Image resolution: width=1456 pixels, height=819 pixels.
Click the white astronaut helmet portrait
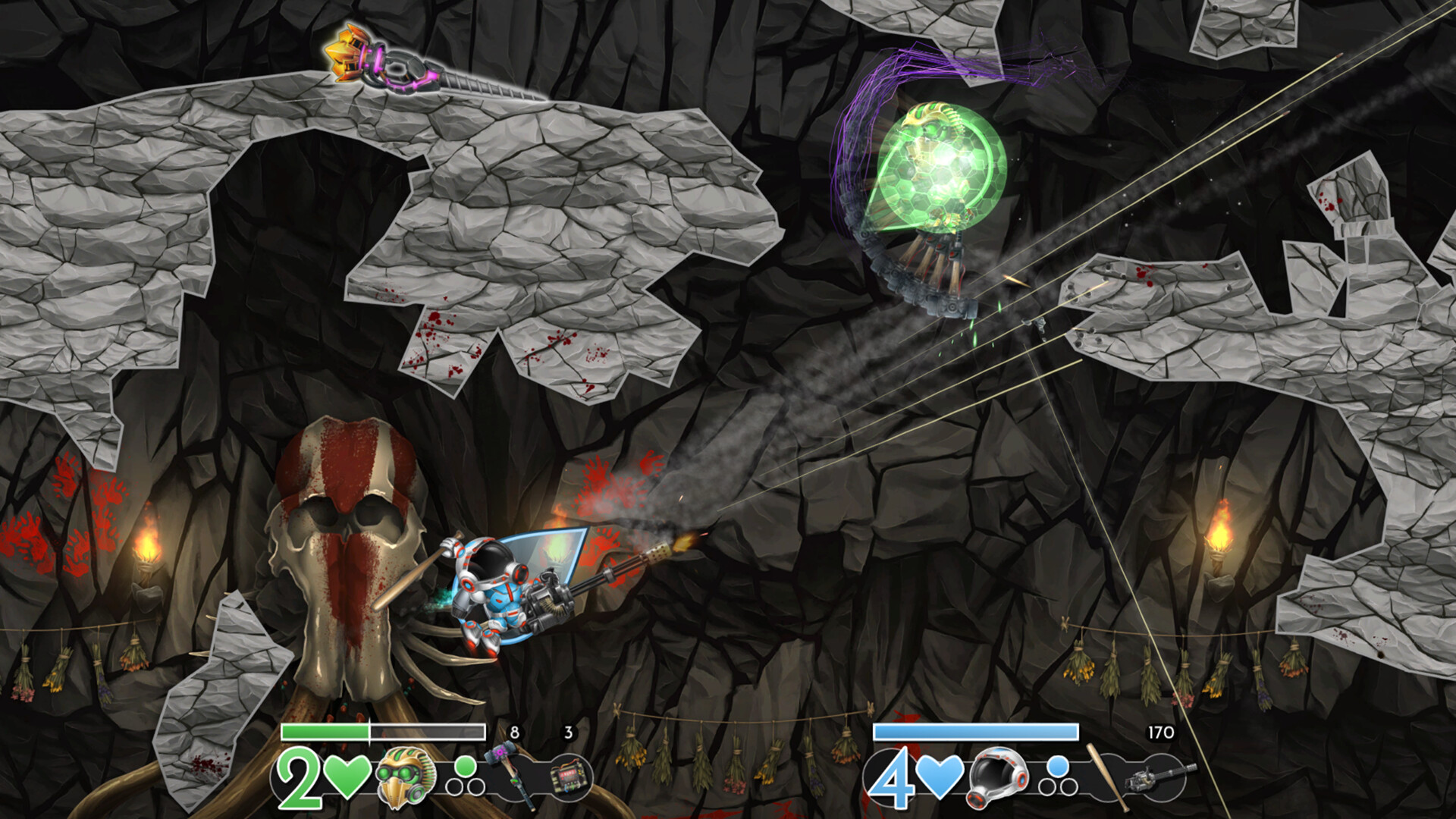(997, 777)
